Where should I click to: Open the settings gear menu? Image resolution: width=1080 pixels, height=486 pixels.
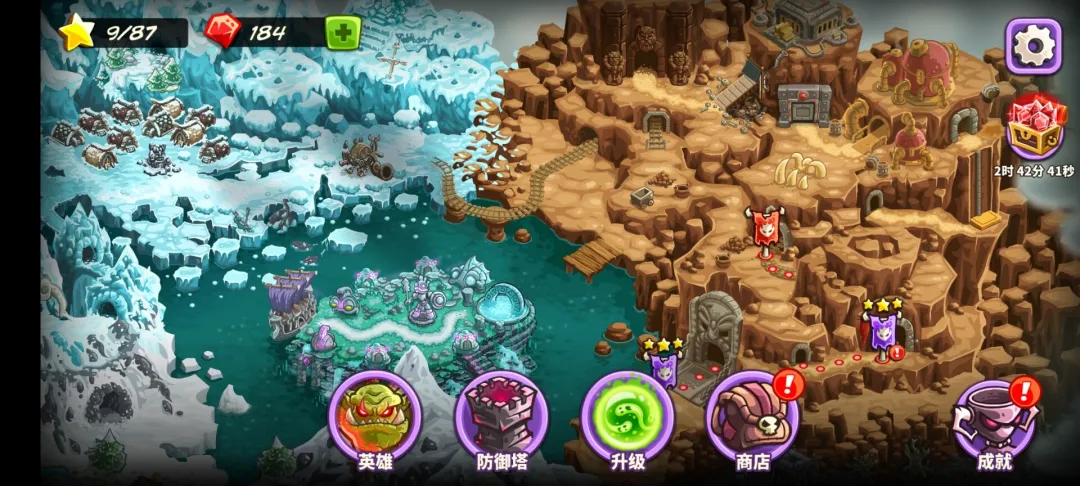1033,45
